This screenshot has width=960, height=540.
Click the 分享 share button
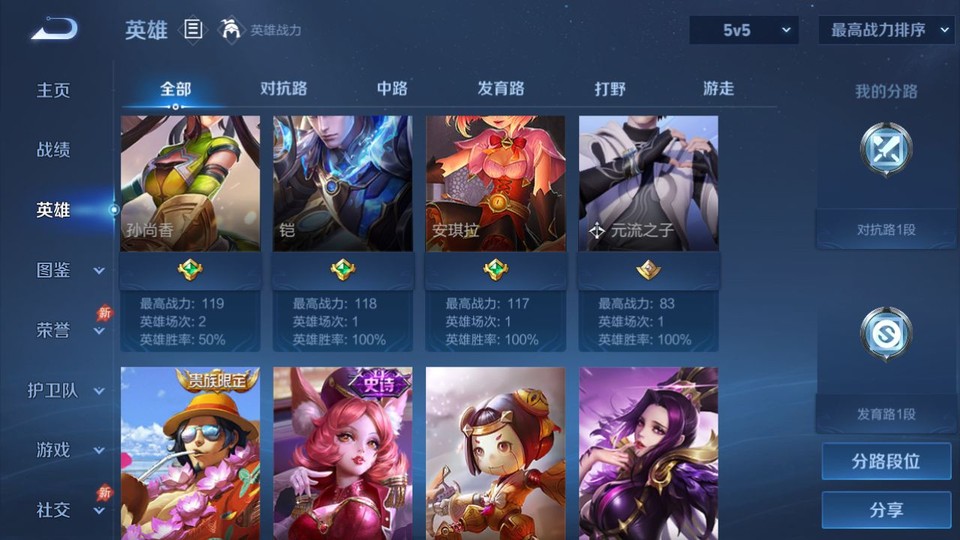(x=886, y=510)
